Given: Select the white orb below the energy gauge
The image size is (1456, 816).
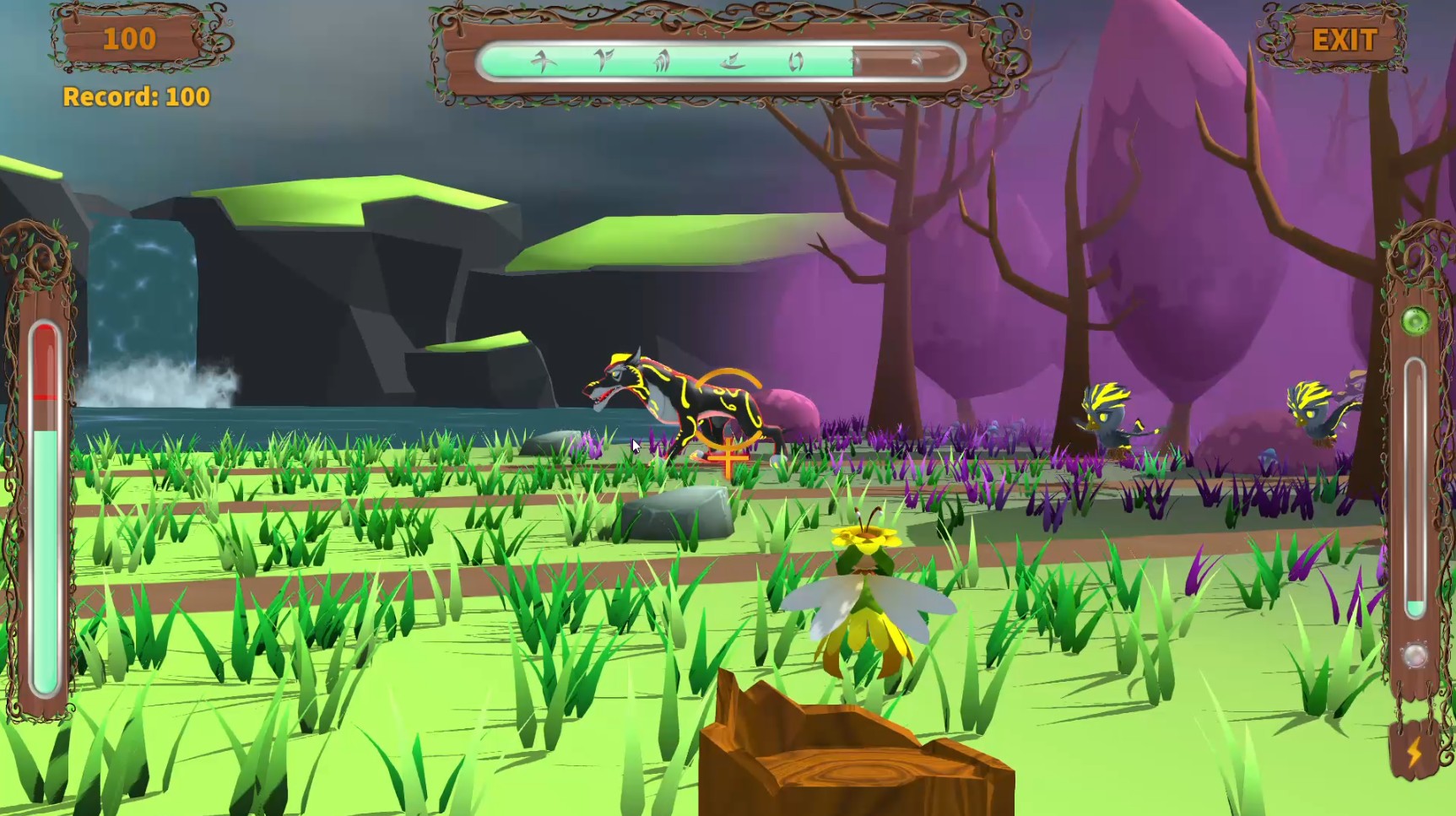Looking at the screenshot, I should [1415, 655].
